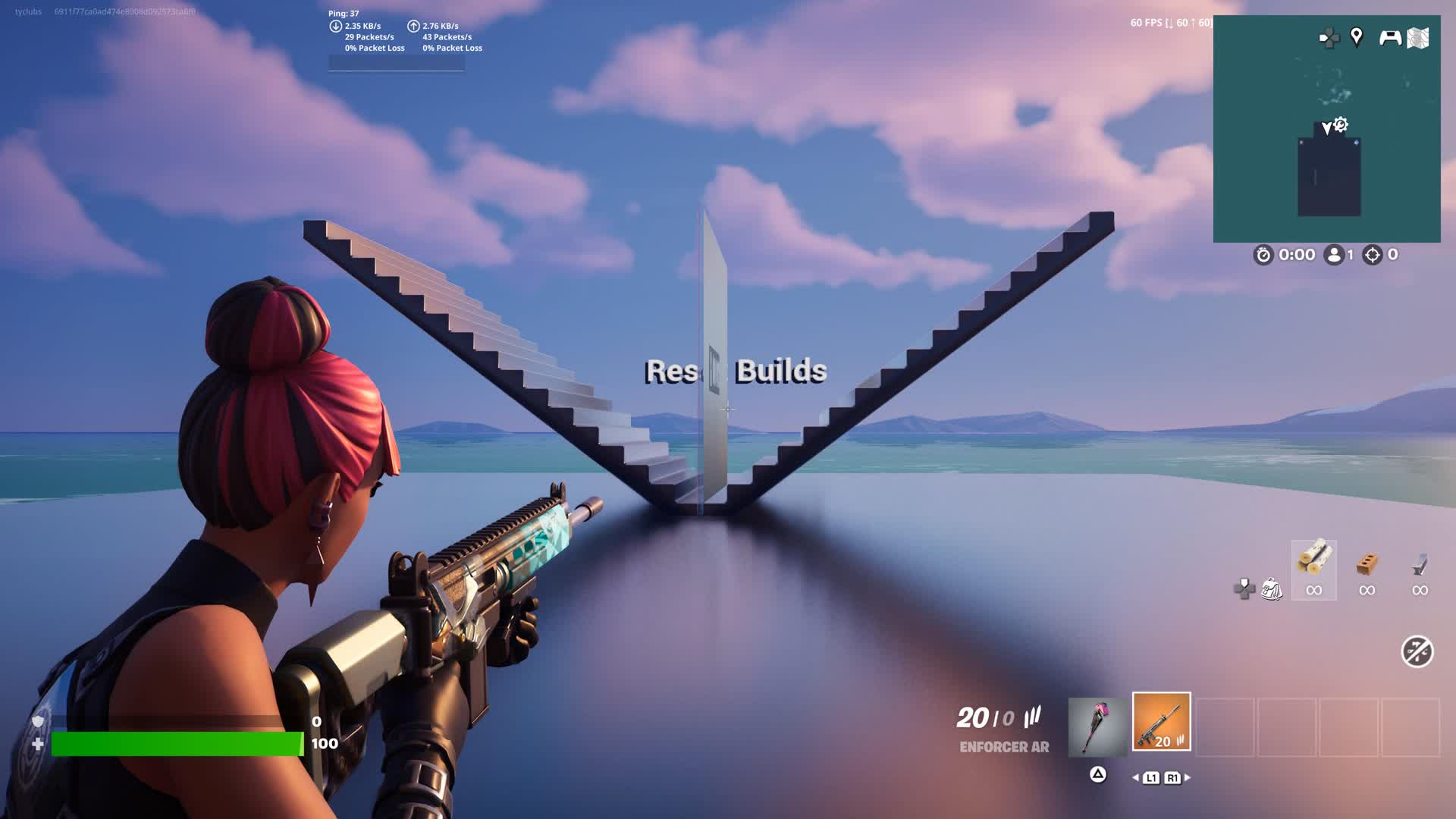Click the triangle button prompt under the pickaxe
Screen dimensions: 1456x819
point(1098,776)
